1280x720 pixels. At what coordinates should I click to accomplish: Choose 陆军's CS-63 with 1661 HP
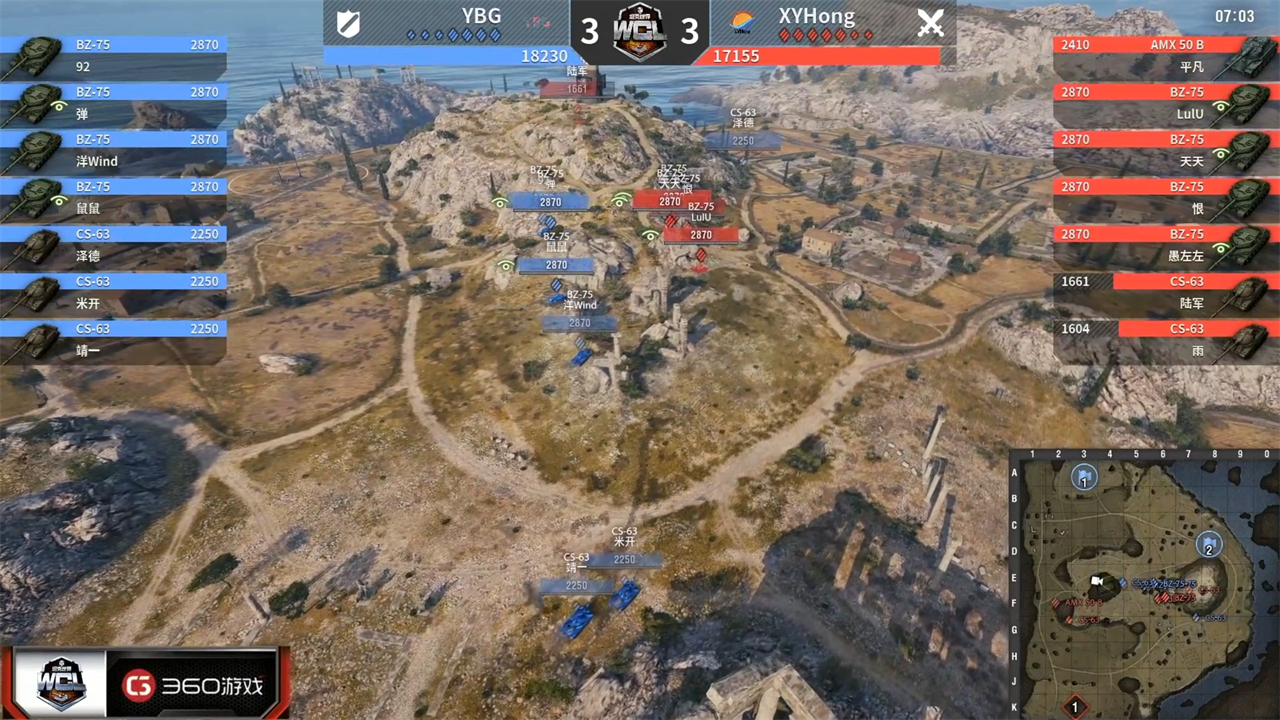point(1165,294)
